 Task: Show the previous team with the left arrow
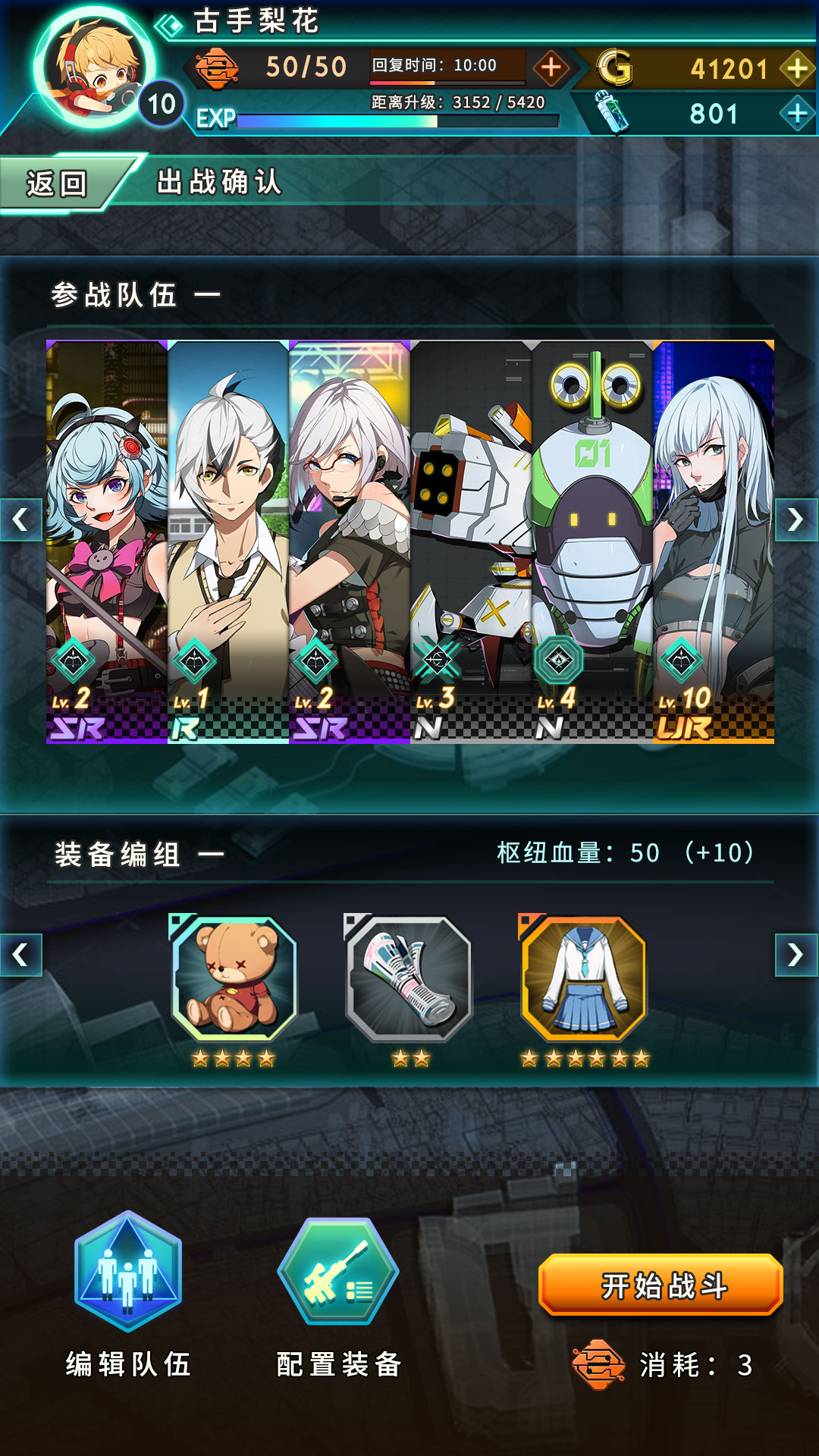pyautogui.click(x=20, y=520)
